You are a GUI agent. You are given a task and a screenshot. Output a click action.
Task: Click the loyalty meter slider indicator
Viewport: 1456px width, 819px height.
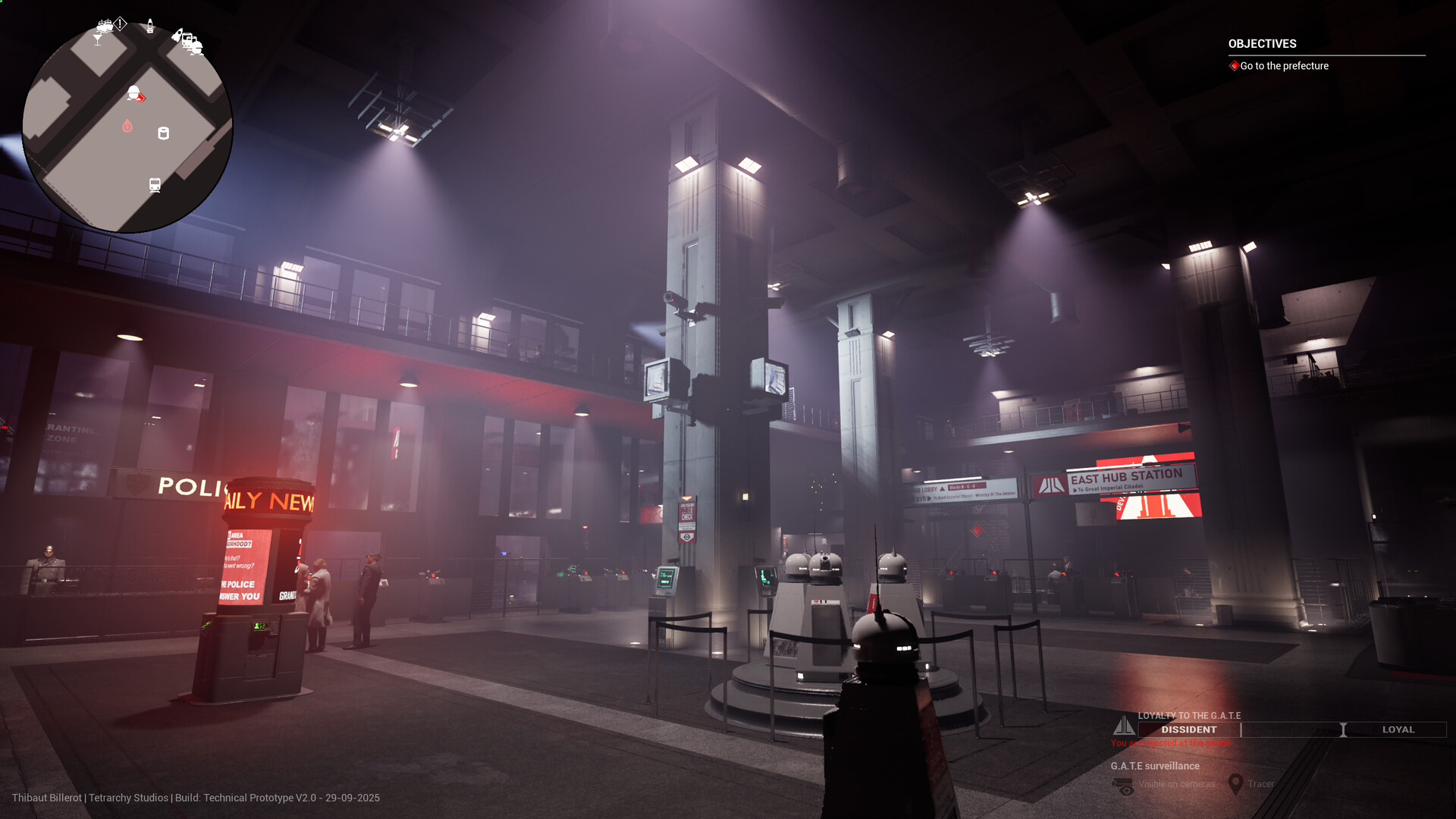pos(1343,730)
